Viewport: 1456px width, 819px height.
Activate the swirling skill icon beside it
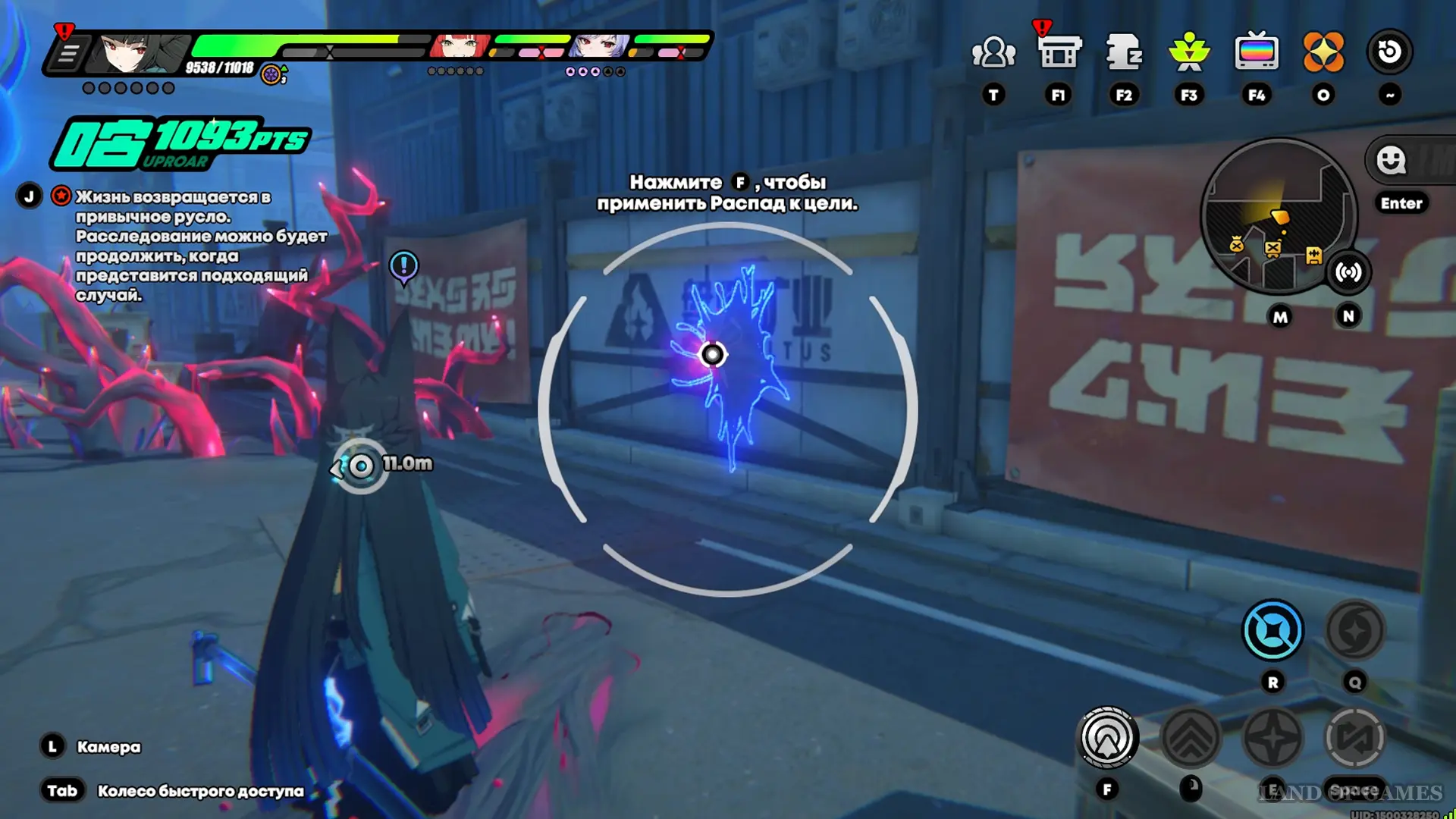coord(1354,630)
